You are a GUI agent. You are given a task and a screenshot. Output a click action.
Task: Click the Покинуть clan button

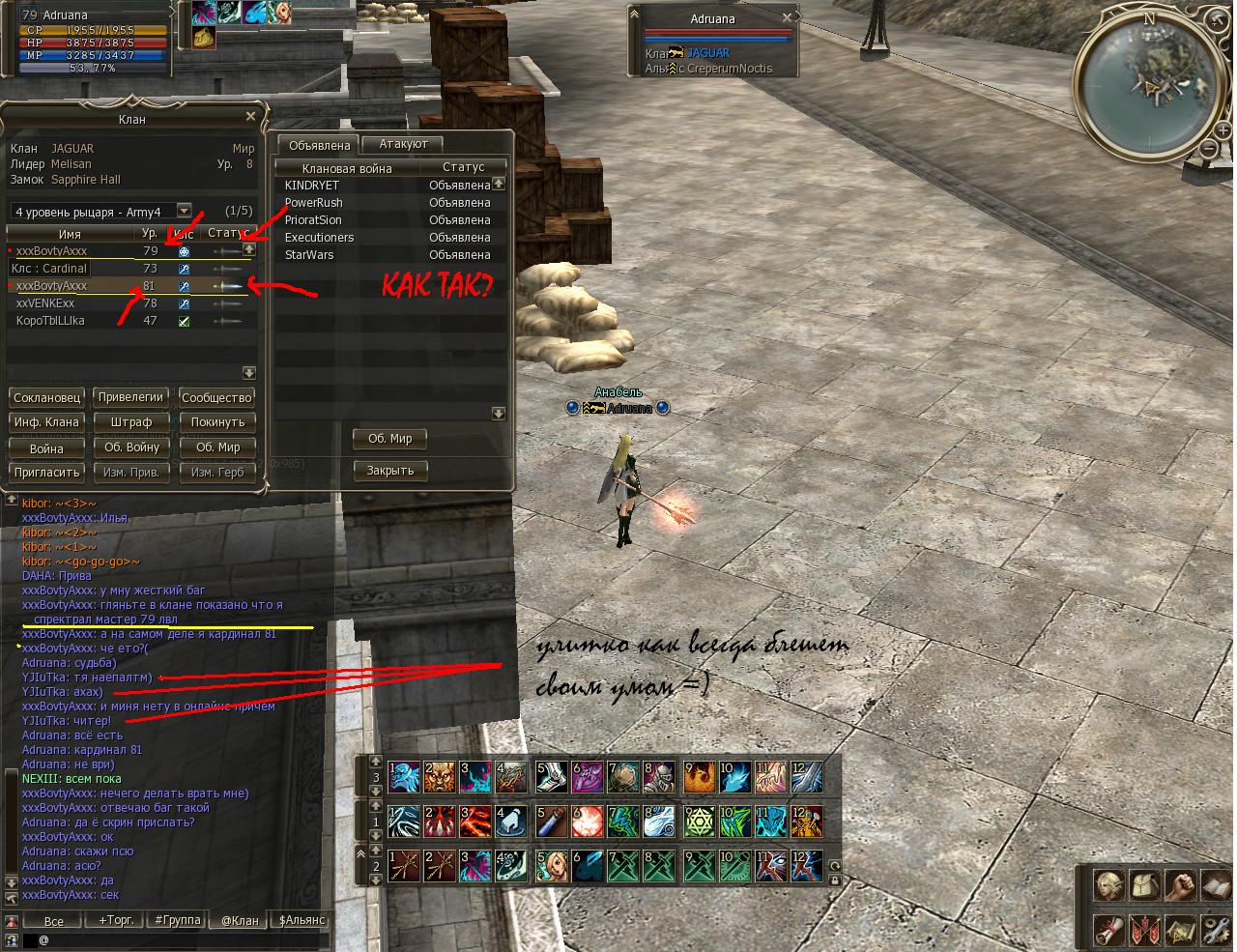point(216,422)
